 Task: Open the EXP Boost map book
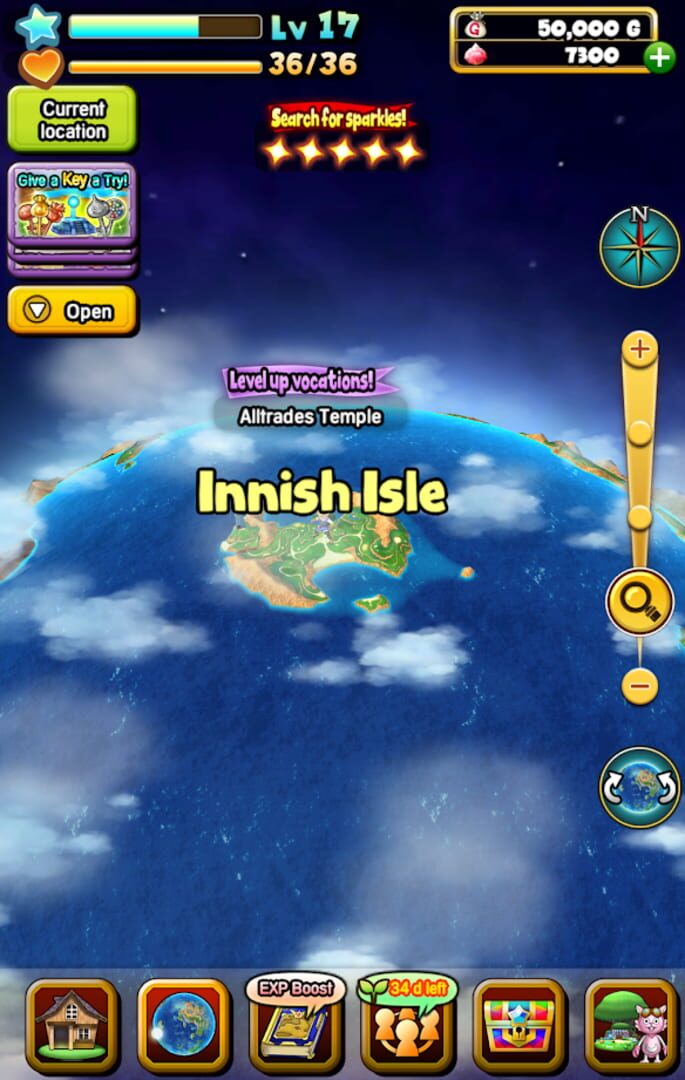click(x=296, y=1024)
